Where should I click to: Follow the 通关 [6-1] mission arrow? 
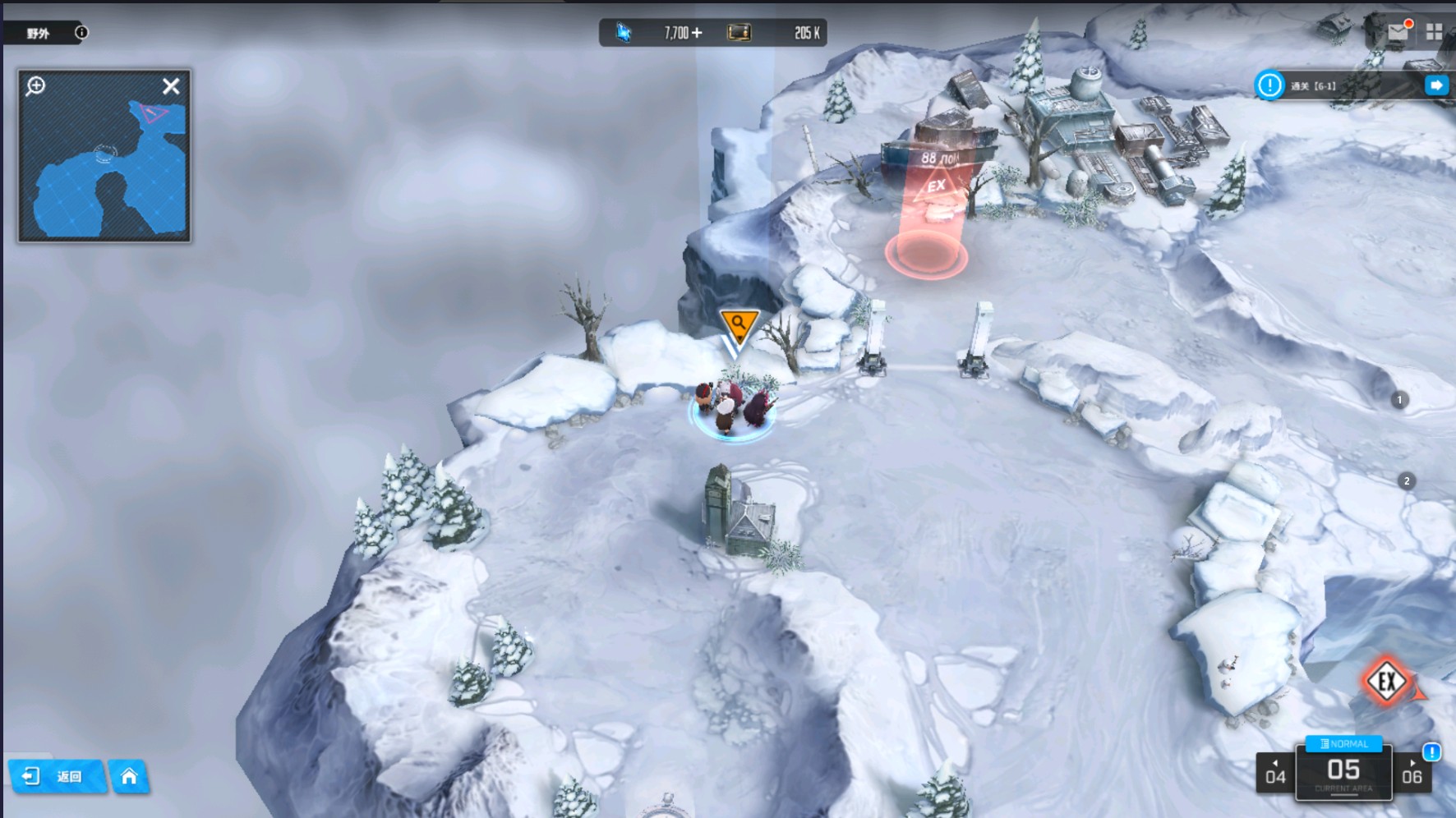(x=1436, y=85)
